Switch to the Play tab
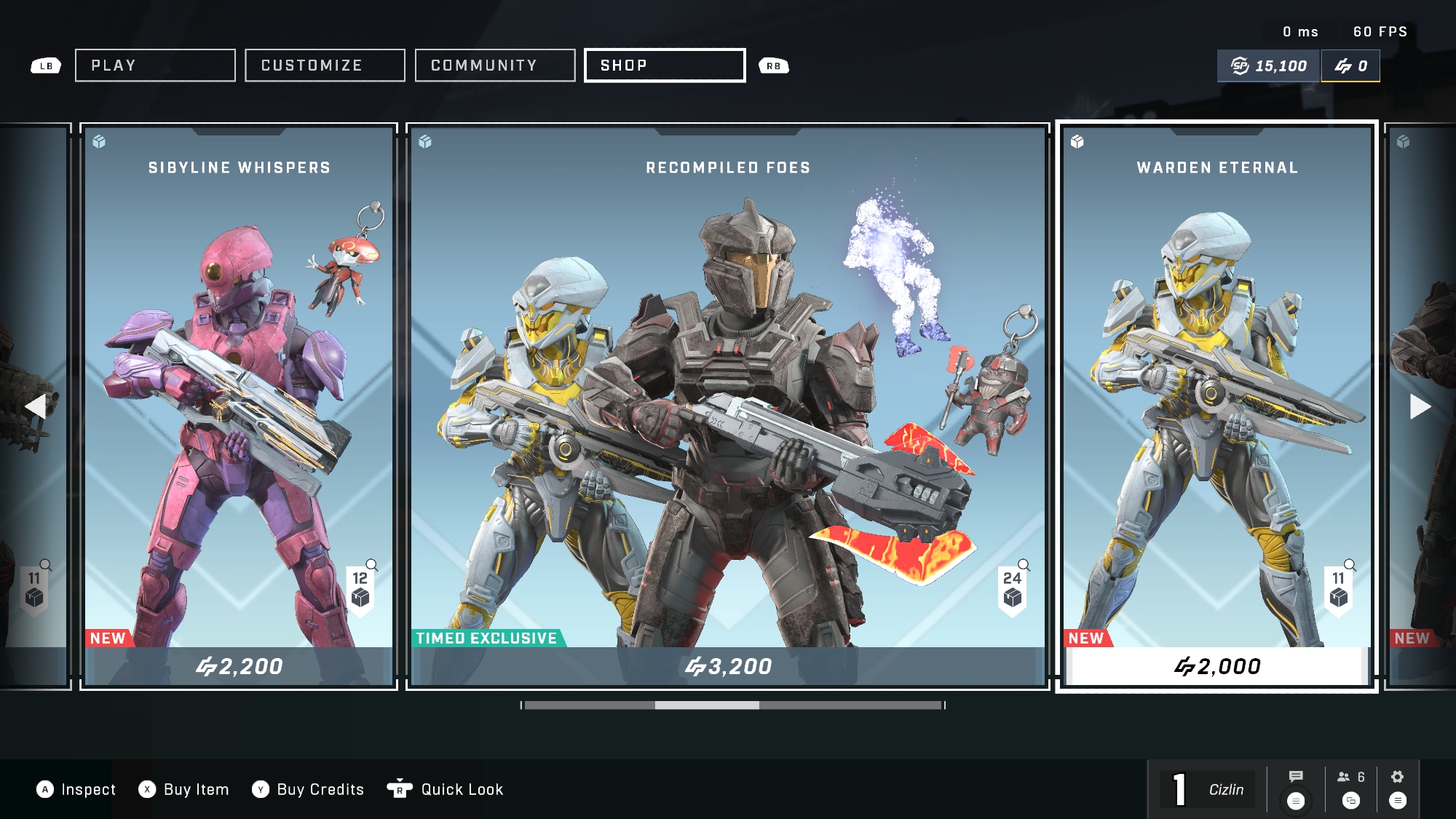The height and width of the screenshot is (819, 1456). click(155, 66)
